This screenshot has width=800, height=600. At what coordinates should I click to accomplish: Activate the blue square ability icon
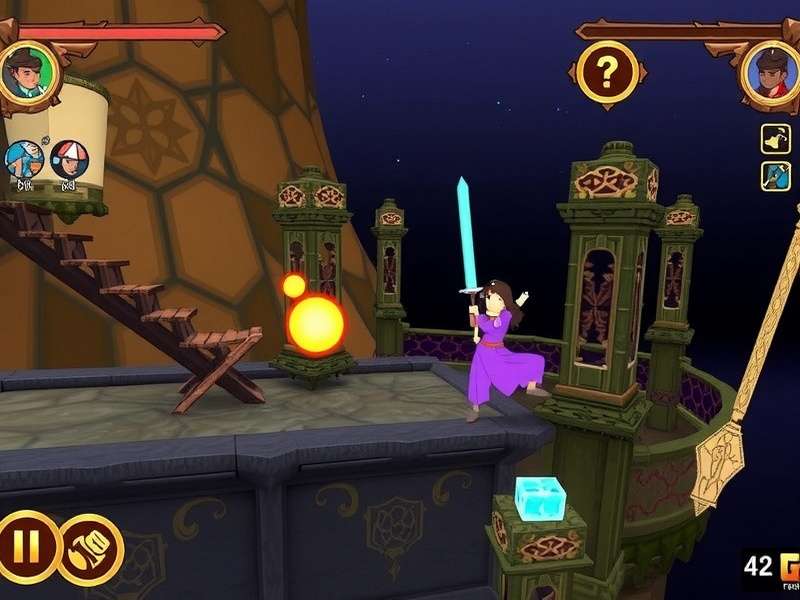click(x=776, y=177)
